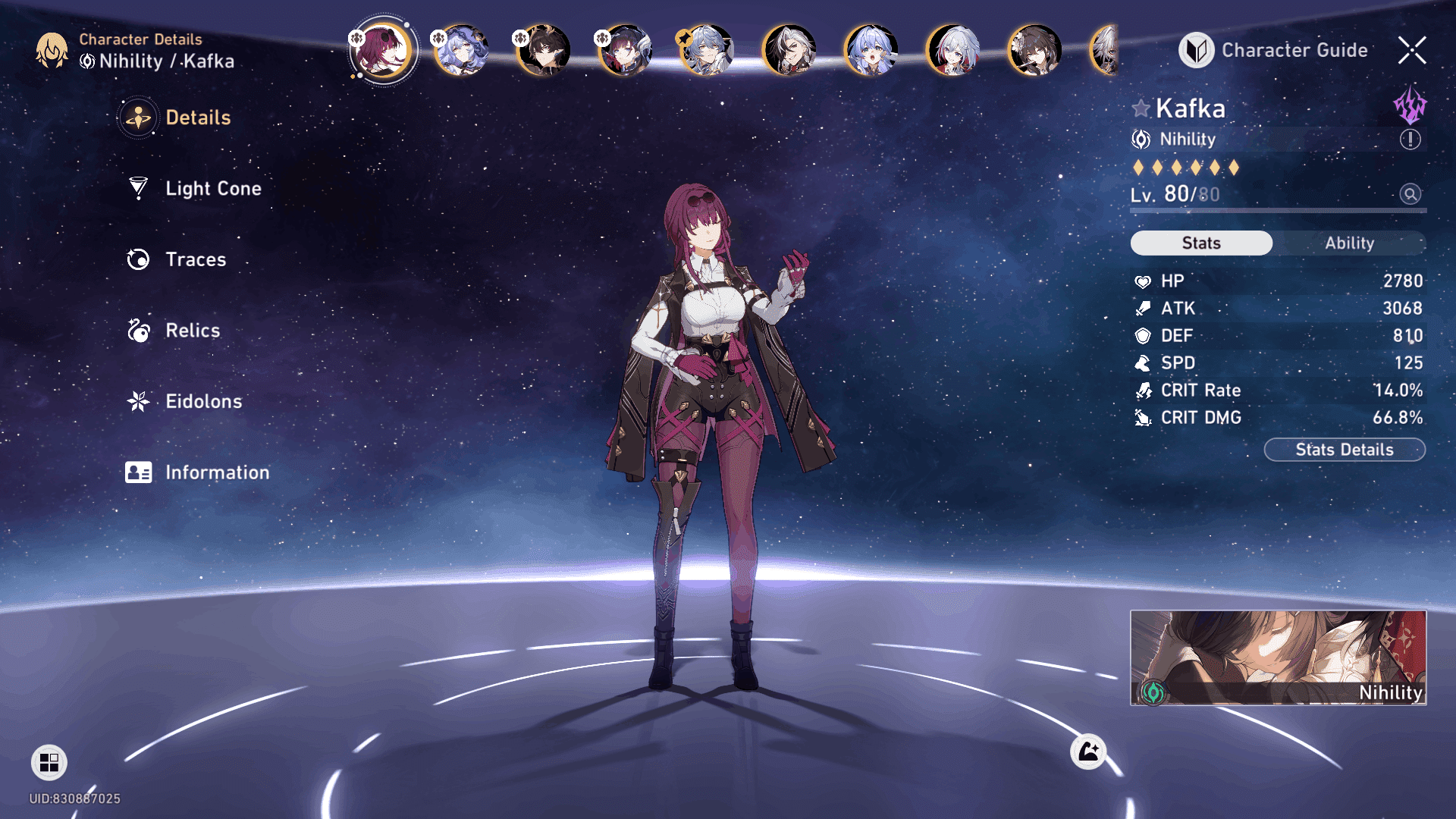The image size is (1456, 819).
Task: Select the Traces menu entry
Action: pos(195,259)
